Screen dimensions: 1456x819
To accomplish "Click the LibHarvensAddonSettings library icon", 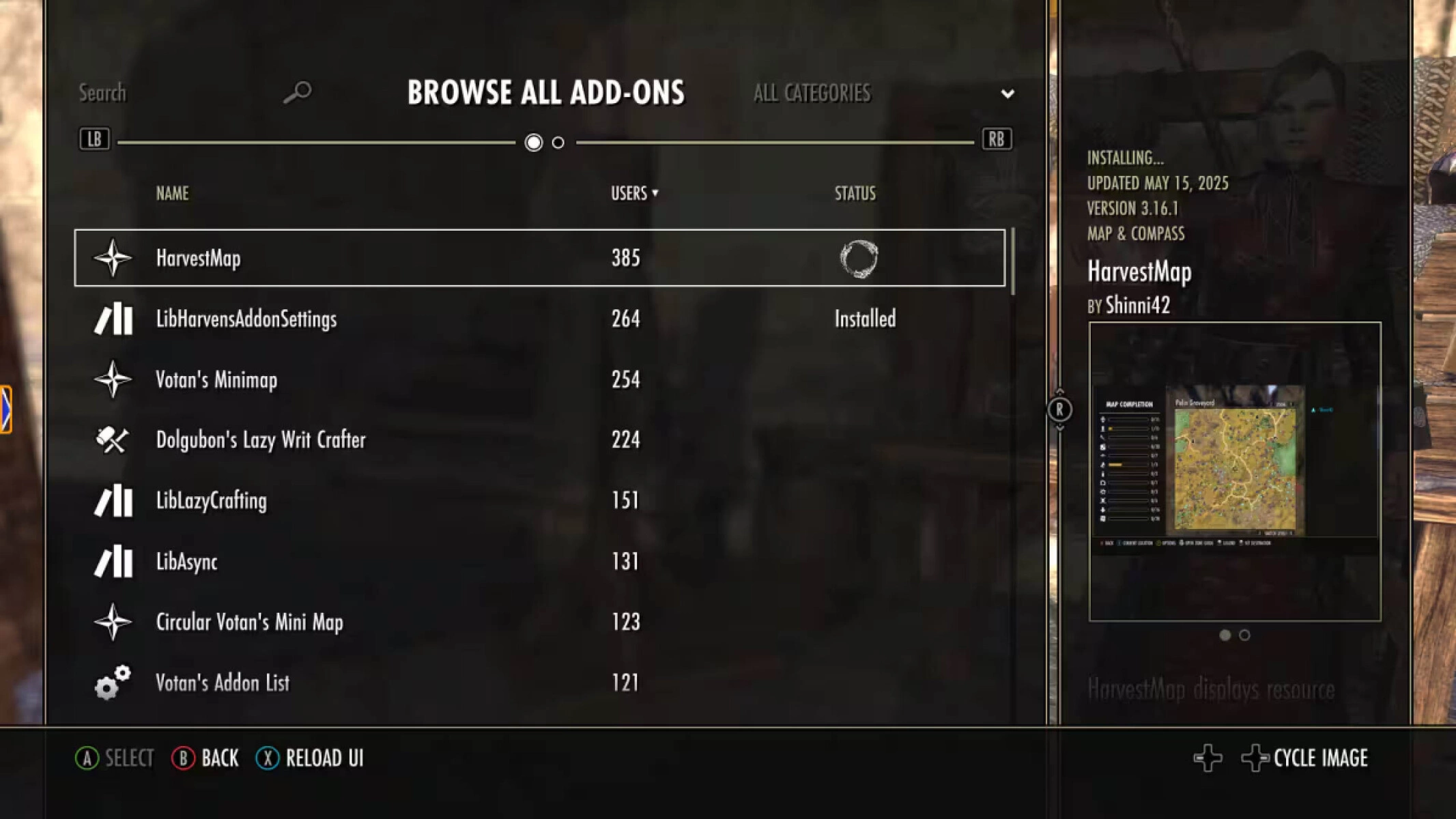I will tap(113, 319).
